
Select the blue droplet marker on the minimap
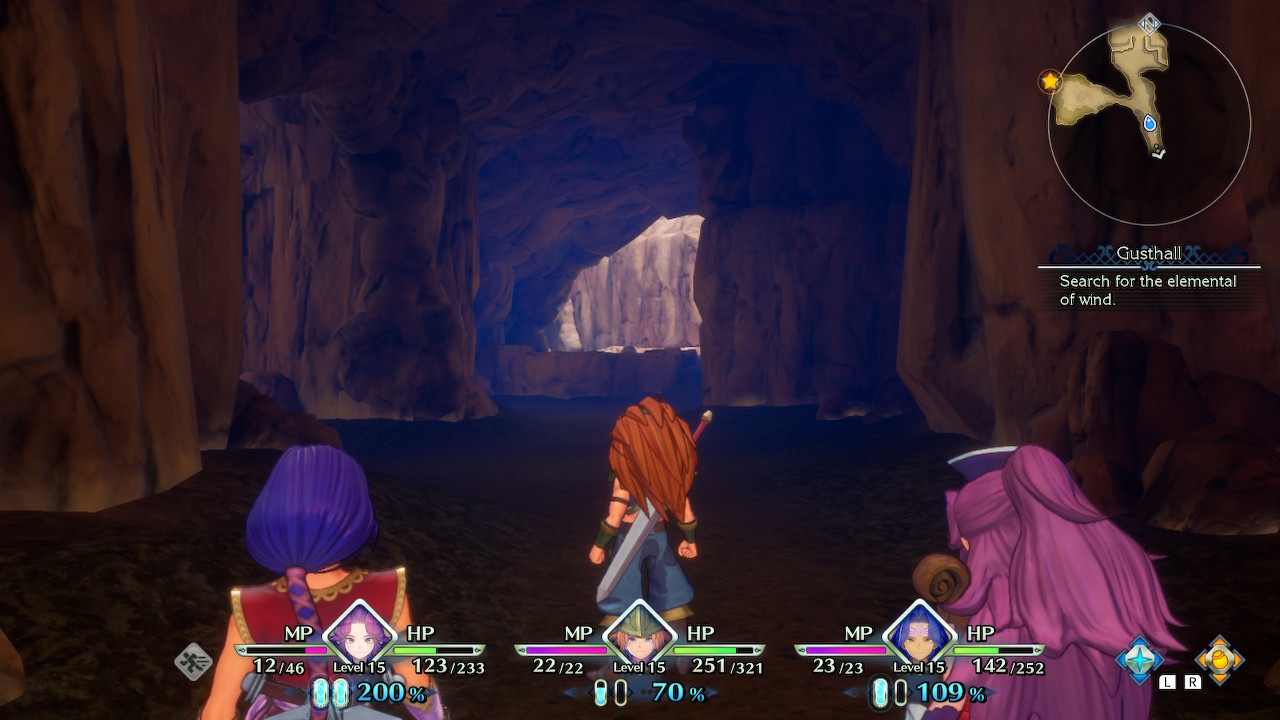pos(1150,123)
